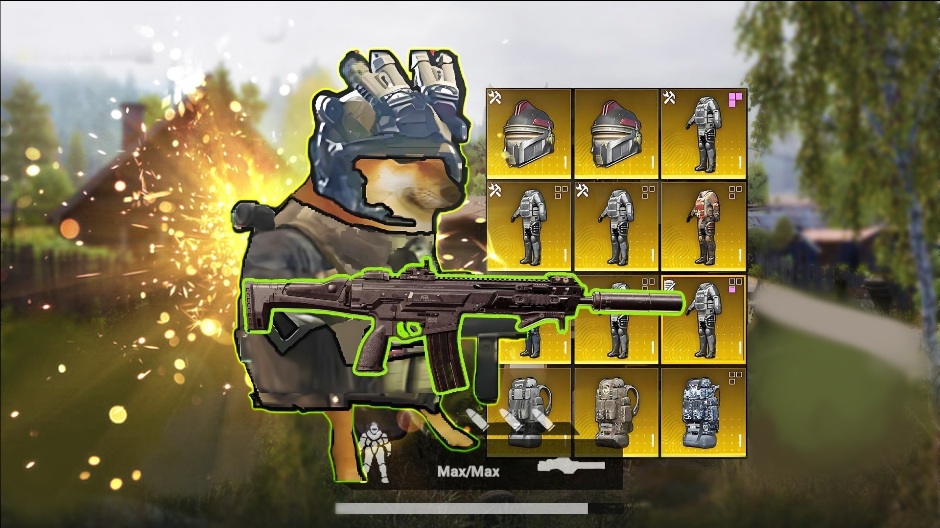Select the red-chested armor suit slot
Screen dimensions: 940x528
(704, 226)
